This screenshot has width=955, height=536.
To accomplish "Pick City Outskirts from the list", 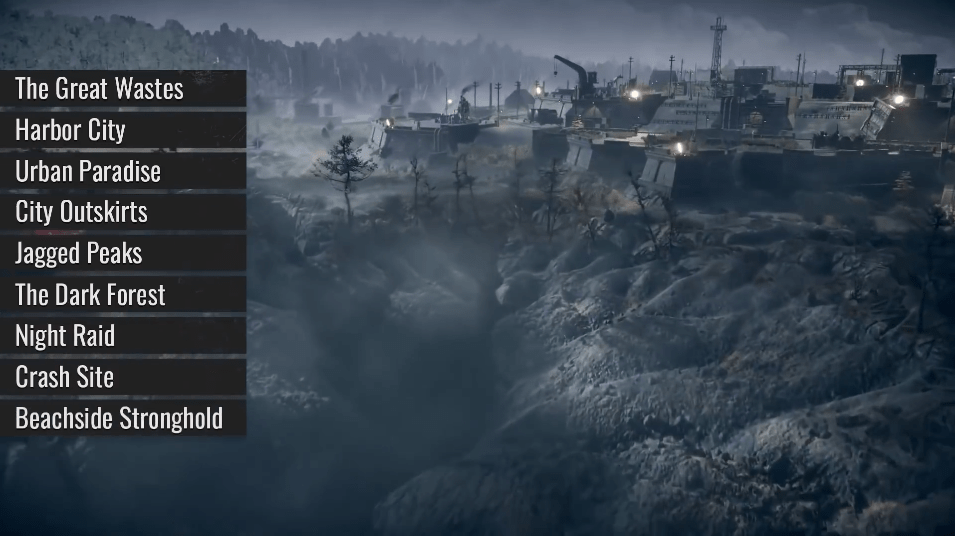I will pyautogui.click(x=122, y=212).
